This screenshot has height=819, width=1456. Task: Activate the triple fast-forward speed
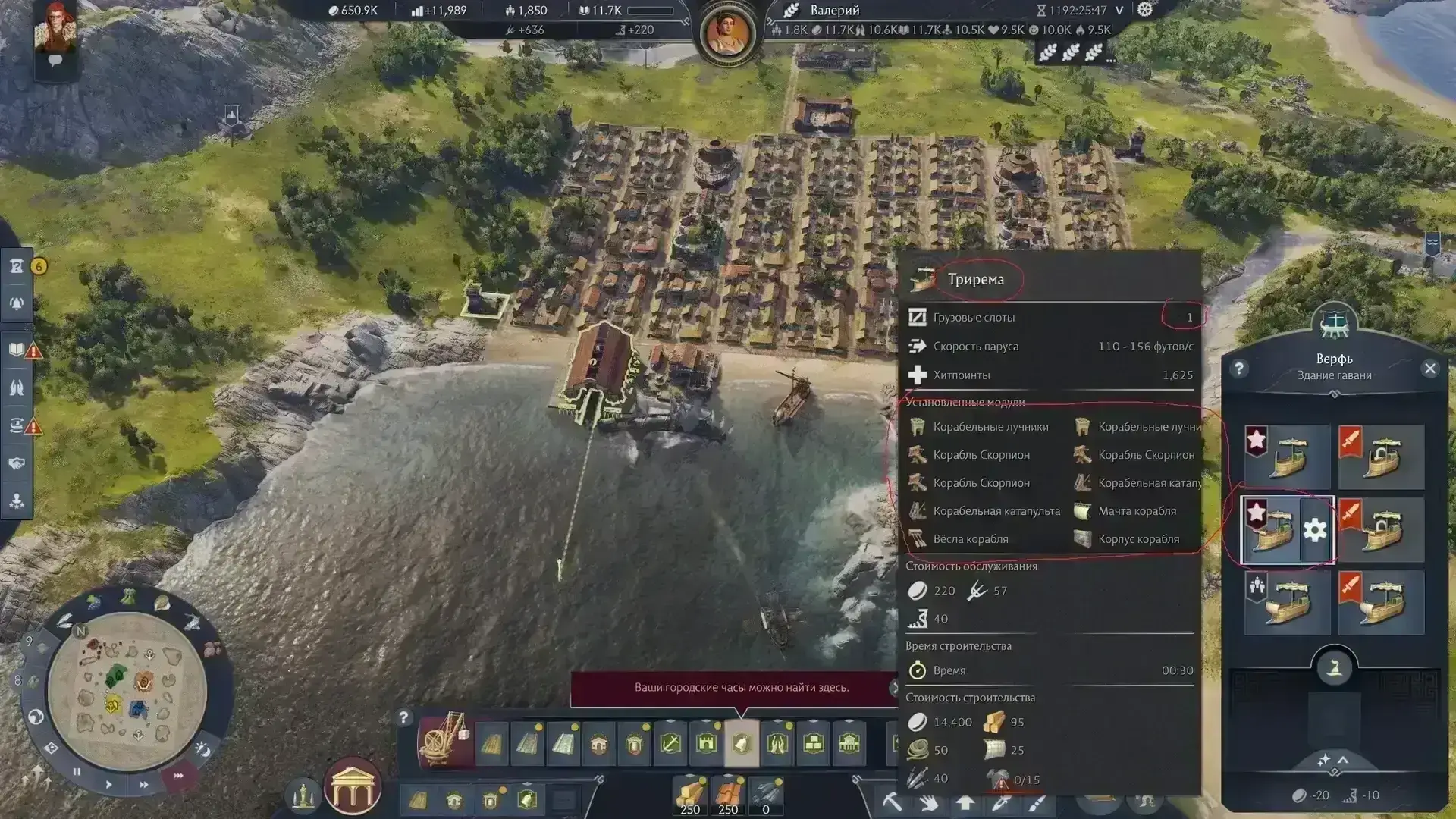tap(179, 776)
